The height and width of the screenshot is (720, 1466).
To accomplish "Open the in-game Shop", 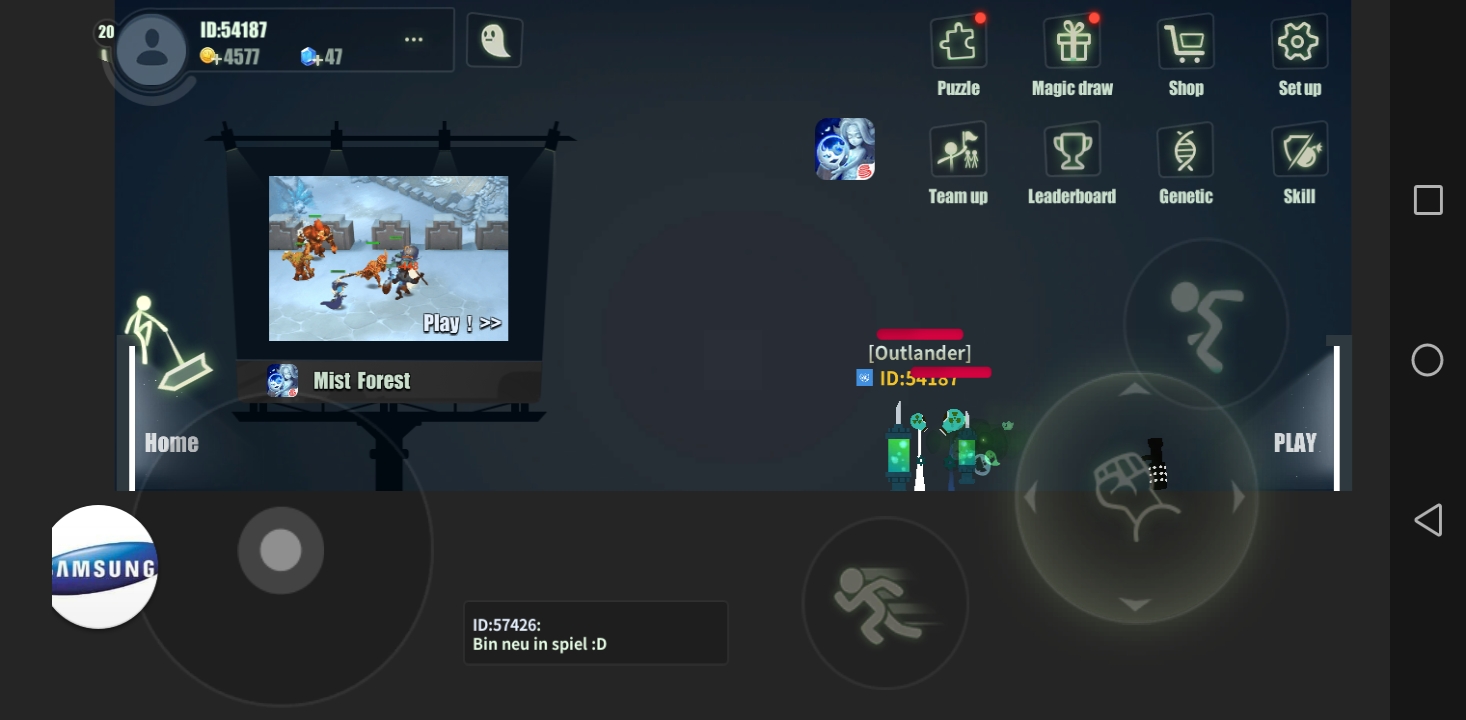I will pos(1185,42).
